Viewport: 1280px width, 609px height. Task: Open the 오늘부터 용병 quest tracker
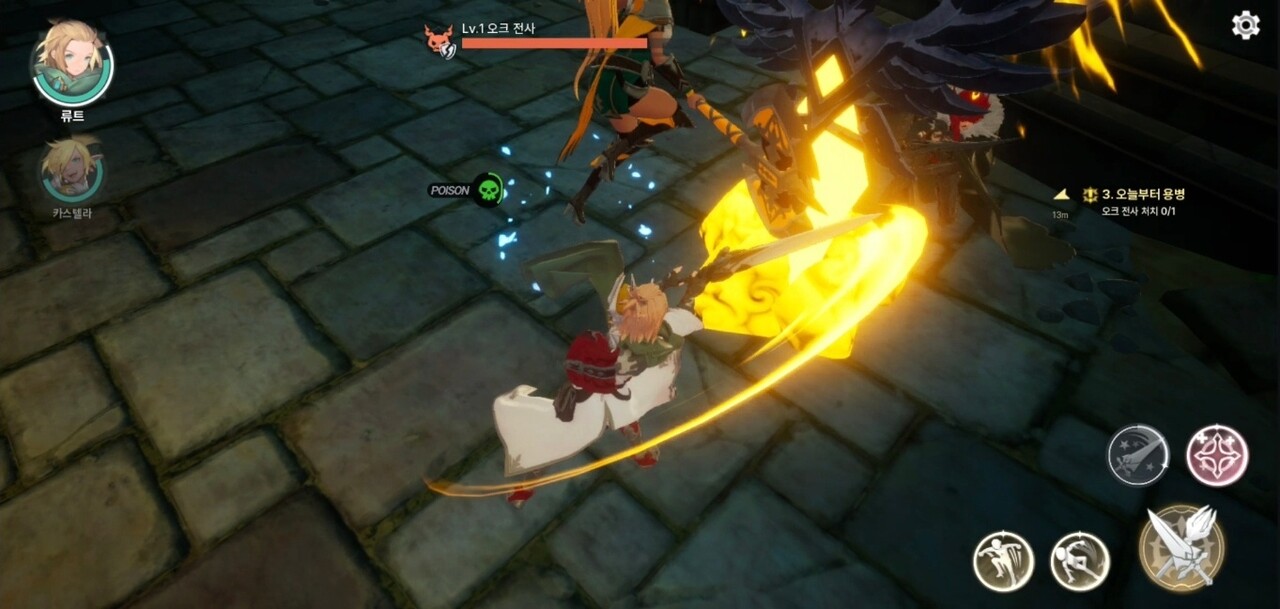[x=1142, y=194]
